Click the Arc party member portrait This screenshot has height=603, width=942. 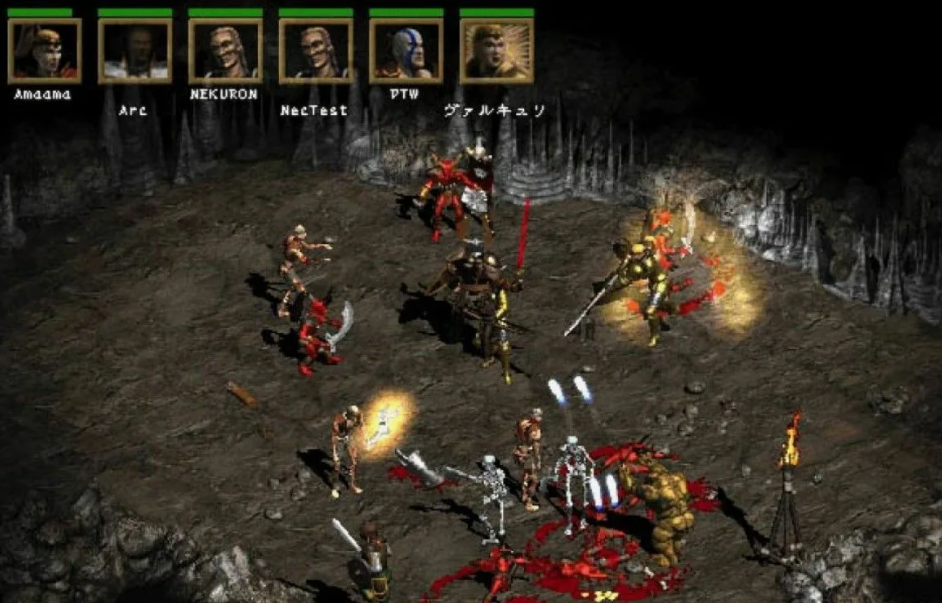pyautogui.click(x=134, y=50)
